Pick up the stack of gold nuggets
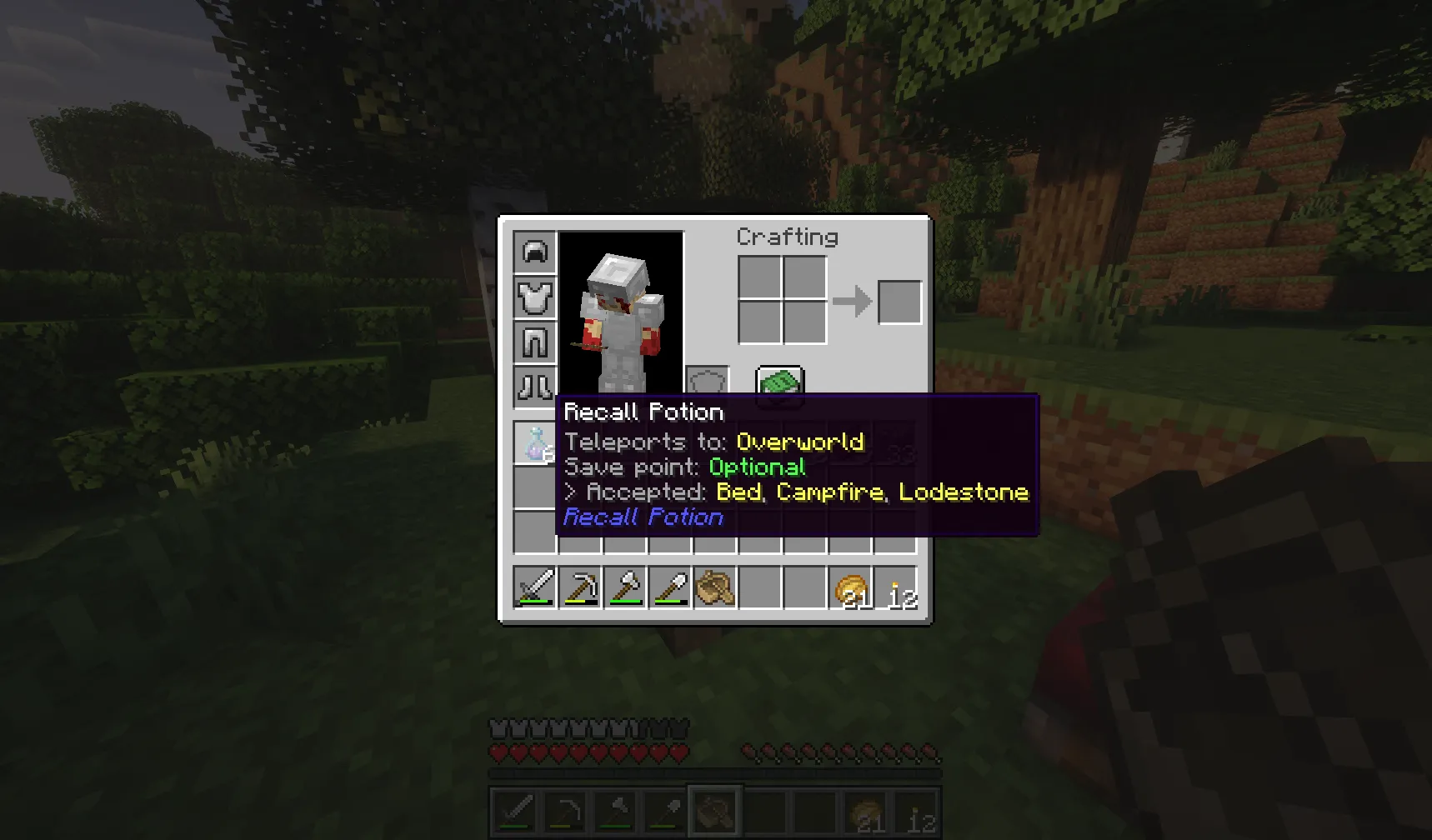The height and width of the screenshot is (840, 1432). 849,587
